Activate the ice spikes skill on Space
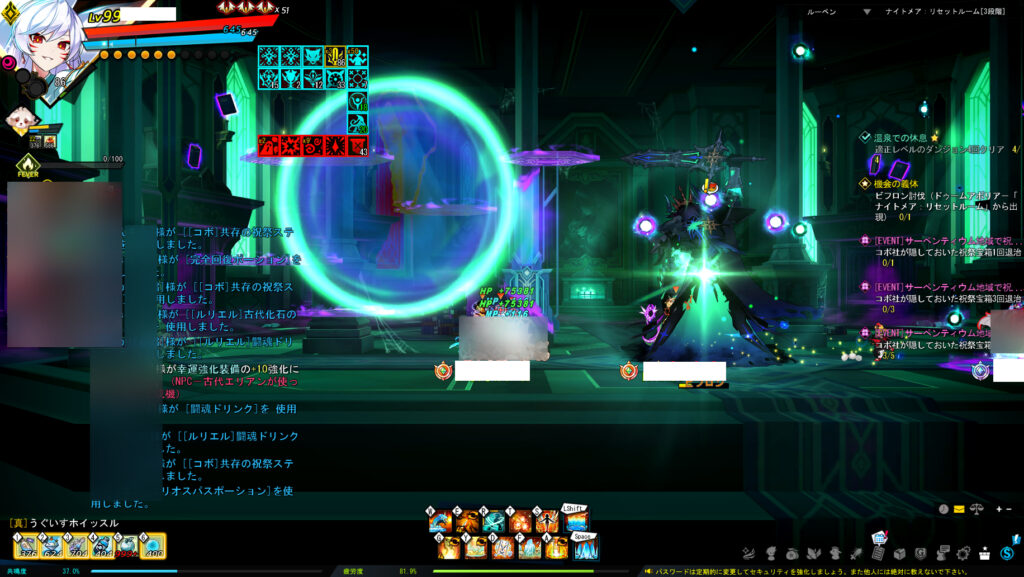Screen dimensions: 1024x577 pyautogui.click(x=585, y=548)
